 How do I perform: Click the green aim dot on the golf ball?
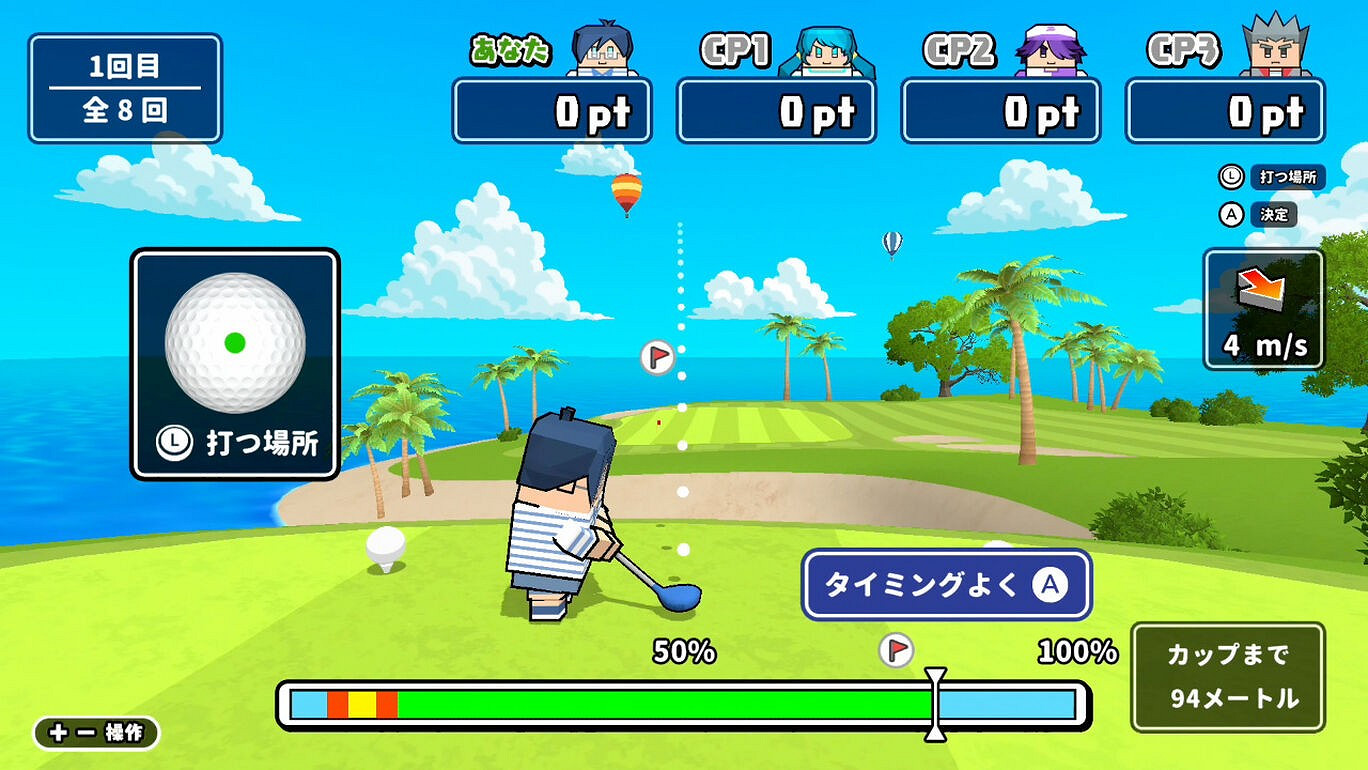236,341
